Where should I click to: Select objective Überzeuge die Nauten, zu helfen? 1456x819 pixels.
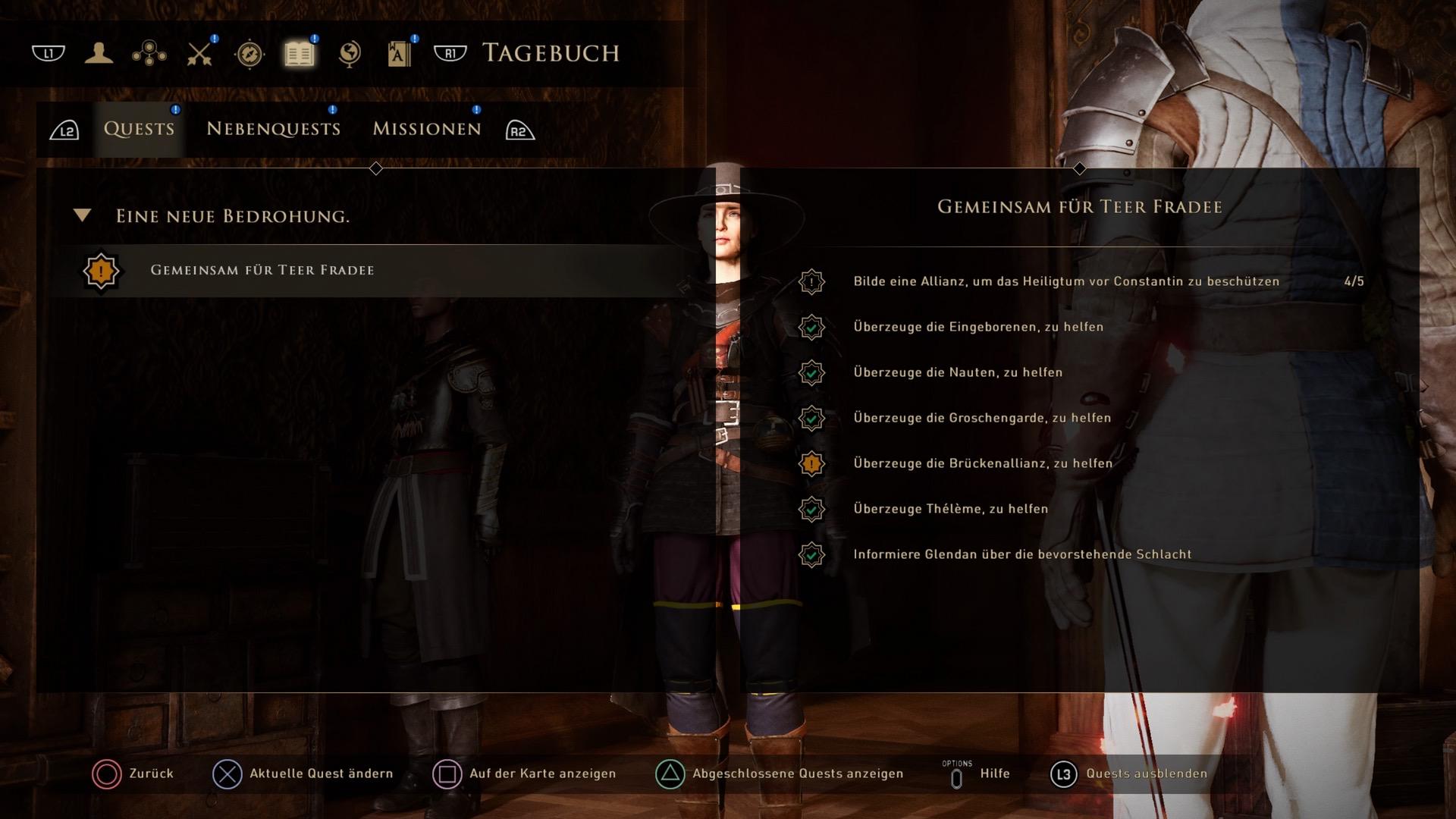[x=958, y=372]
